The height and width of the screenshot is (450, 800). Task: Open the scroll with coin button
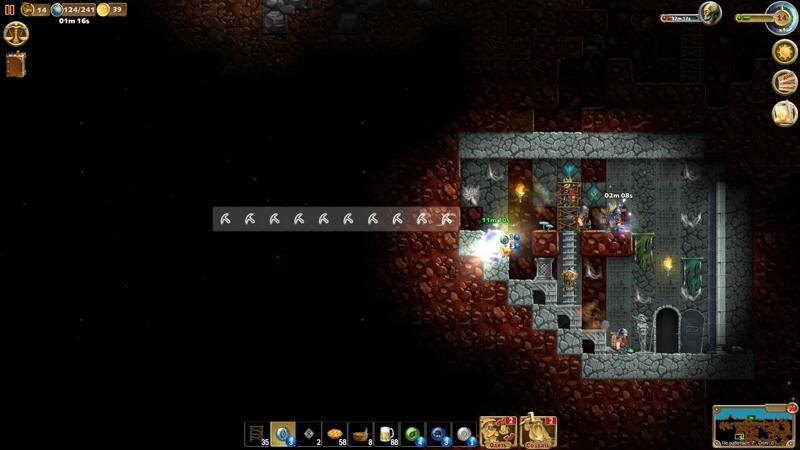(785, 113)
